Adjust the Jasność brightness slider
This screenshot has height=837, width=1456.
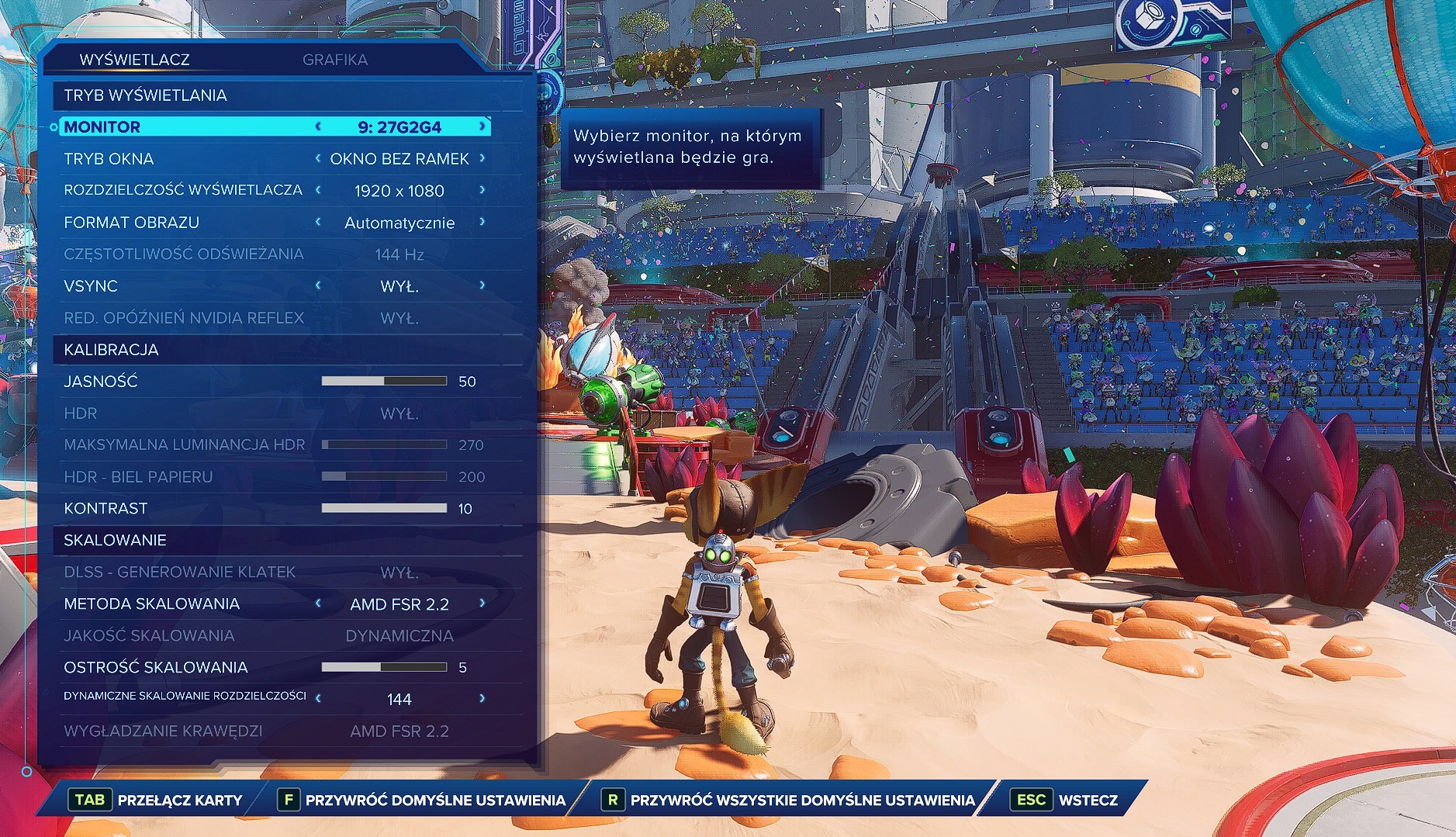384,381
